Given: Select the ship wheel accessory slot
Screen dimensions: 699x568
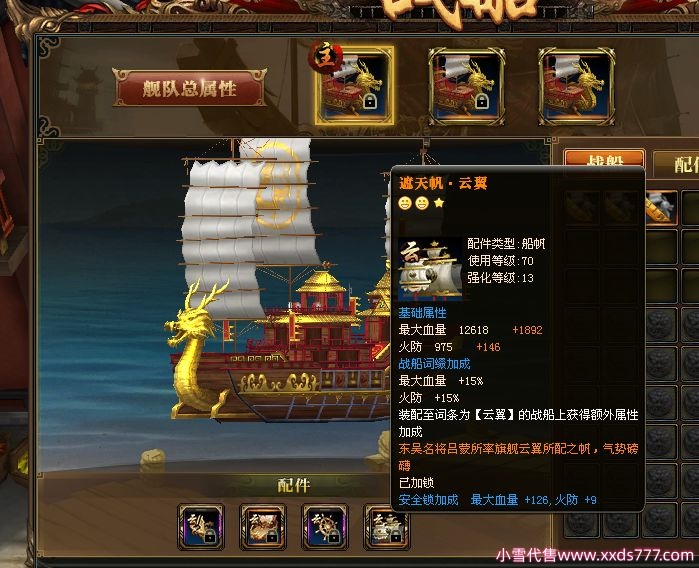Looking at the screenshot, I should (x=325, y=526).
